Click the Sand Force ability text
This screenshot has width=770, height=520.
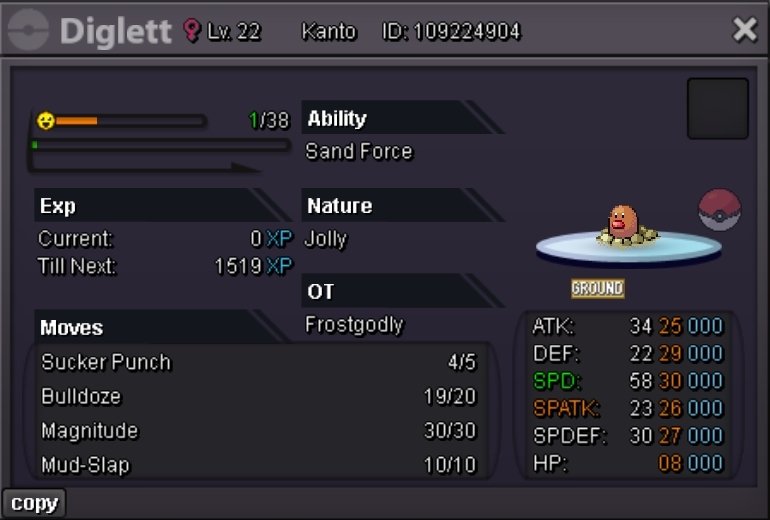(359, 152)
